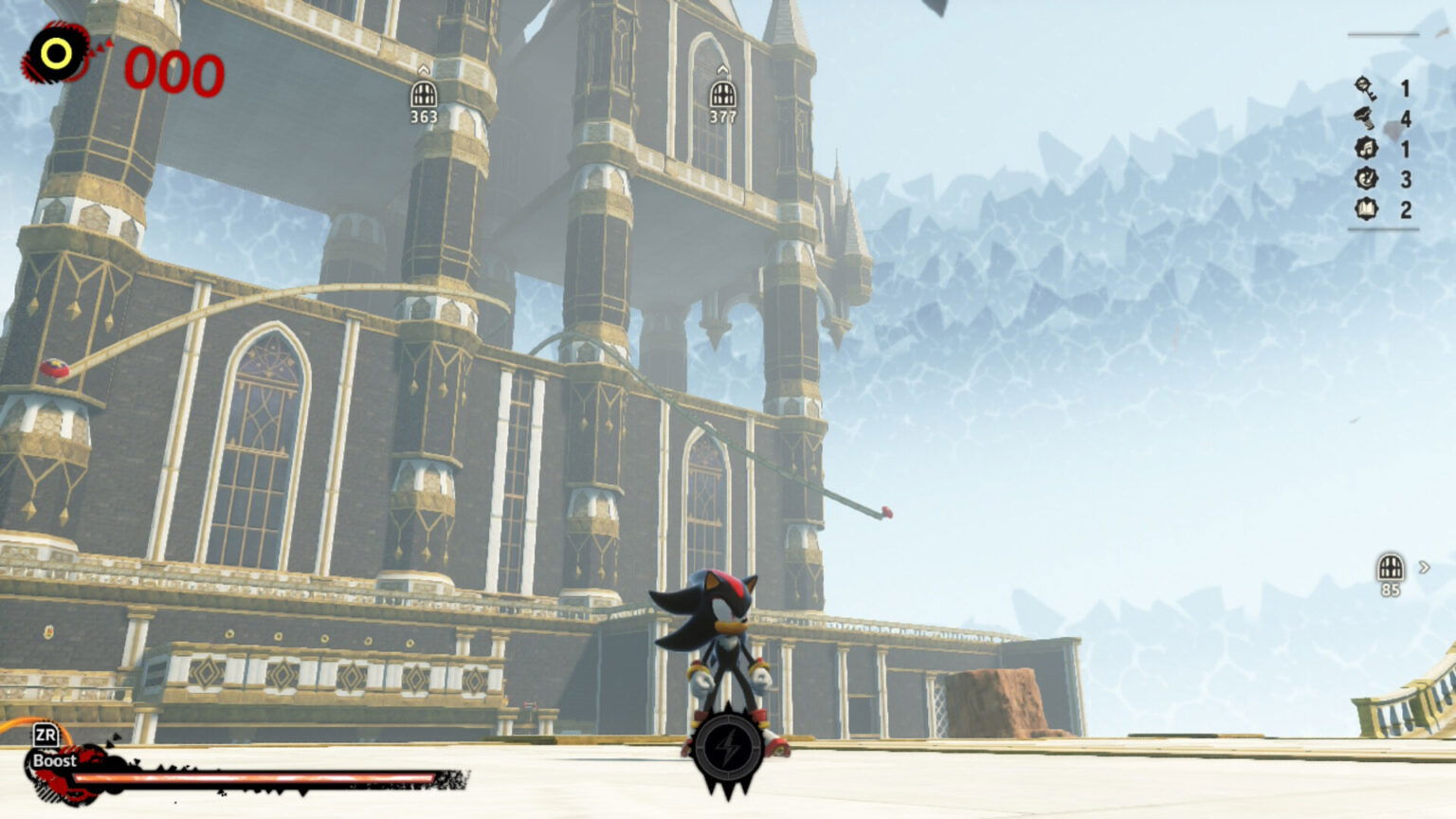Click the up chevron above gate 377

point(723,67)
